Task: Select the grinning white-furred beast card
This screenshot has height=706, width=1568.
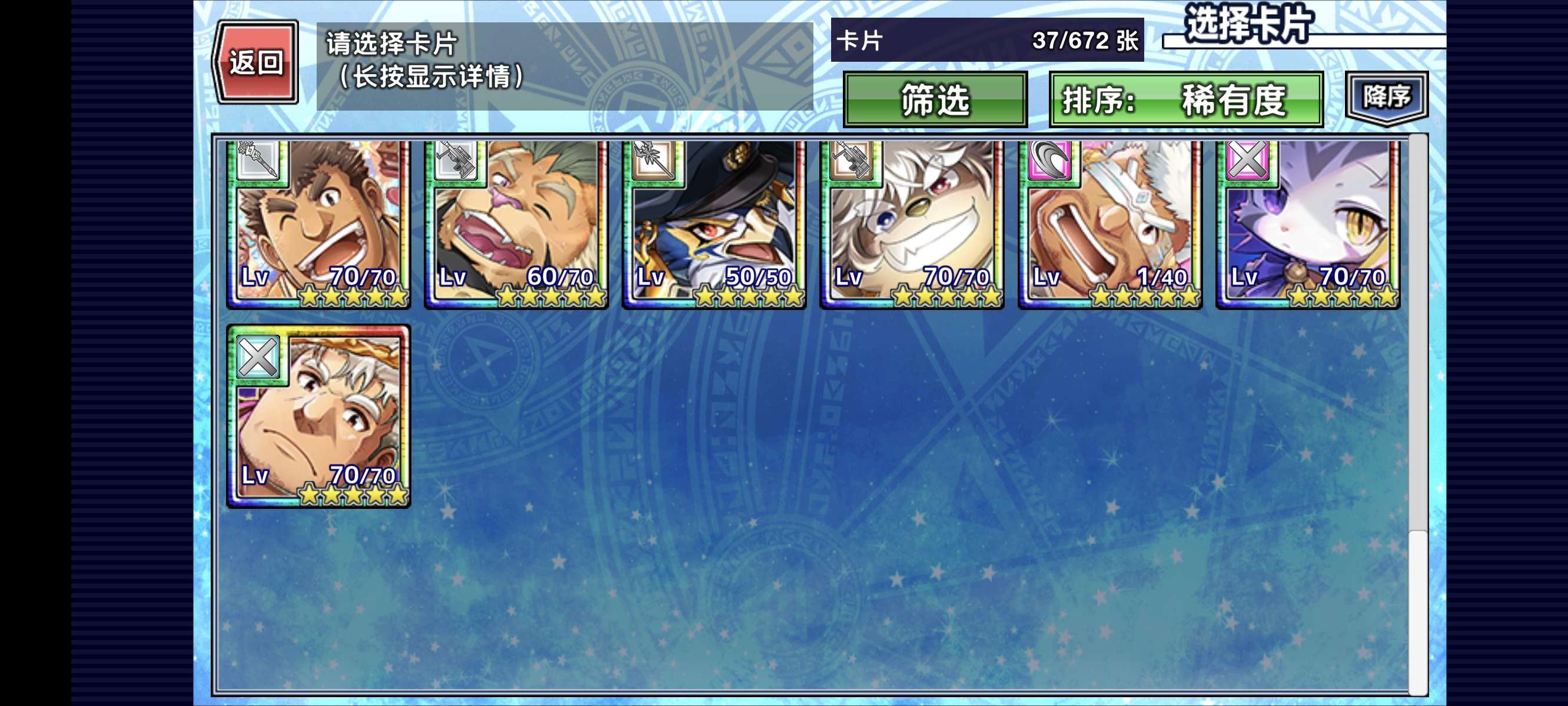Action: [912, 224]
